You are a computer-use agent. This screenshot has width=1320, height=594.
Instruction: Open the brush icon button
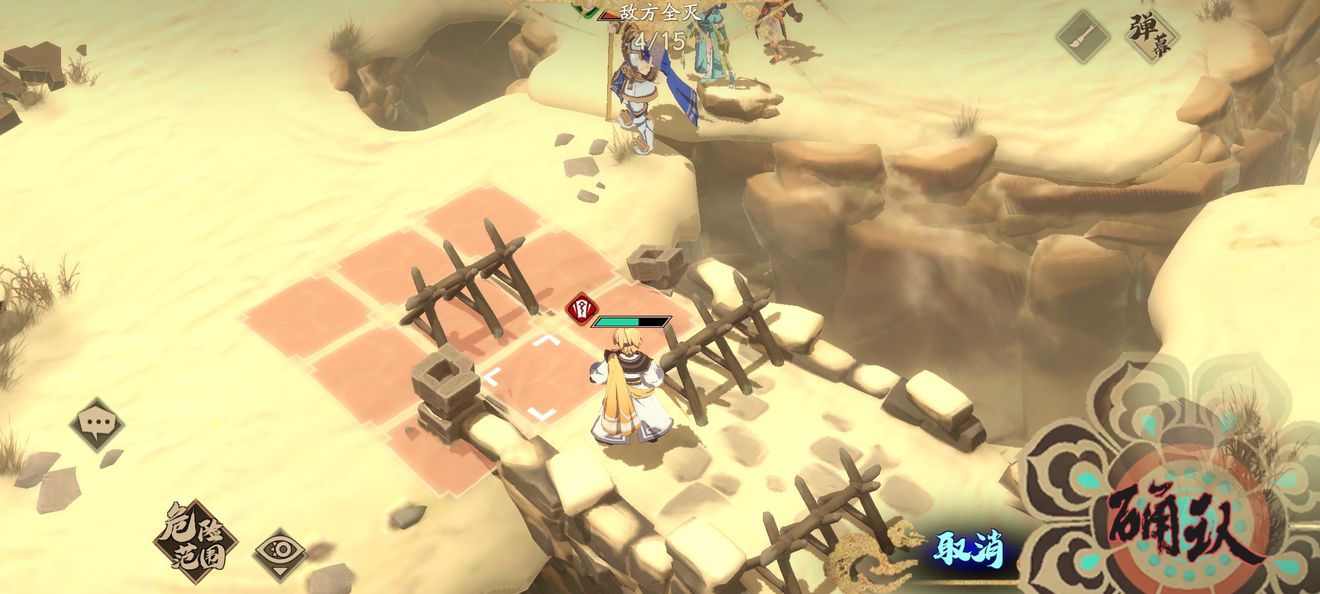click(x=1083, y=37)
